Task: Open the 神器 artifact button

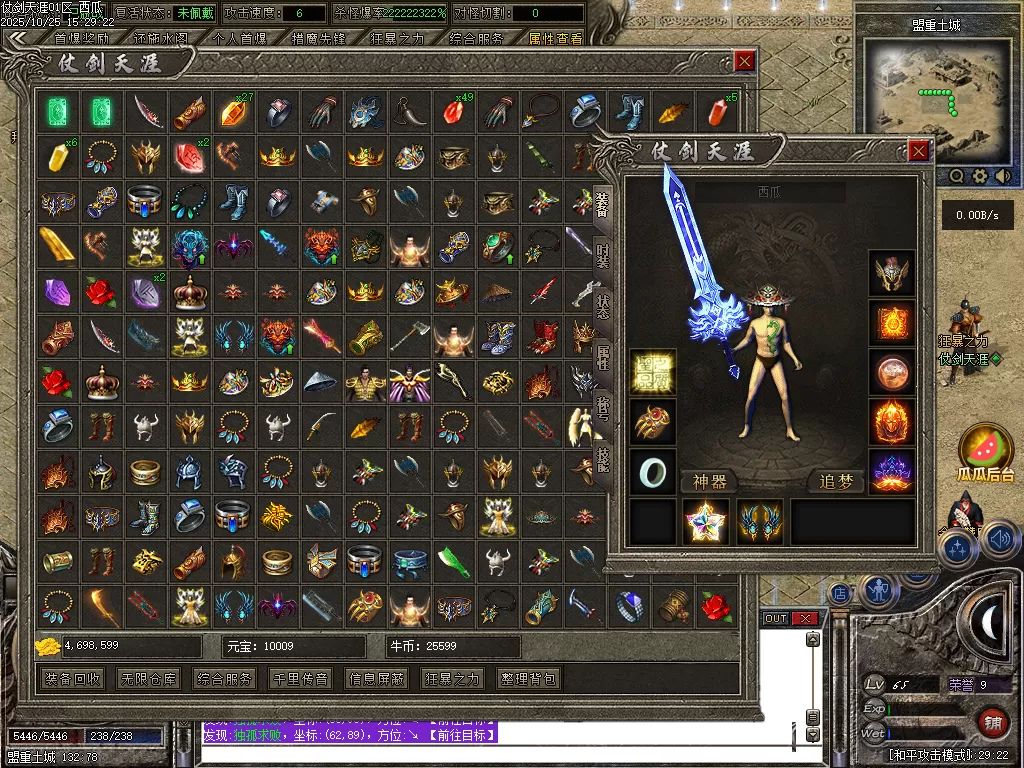Action: [x=709, y=482]
